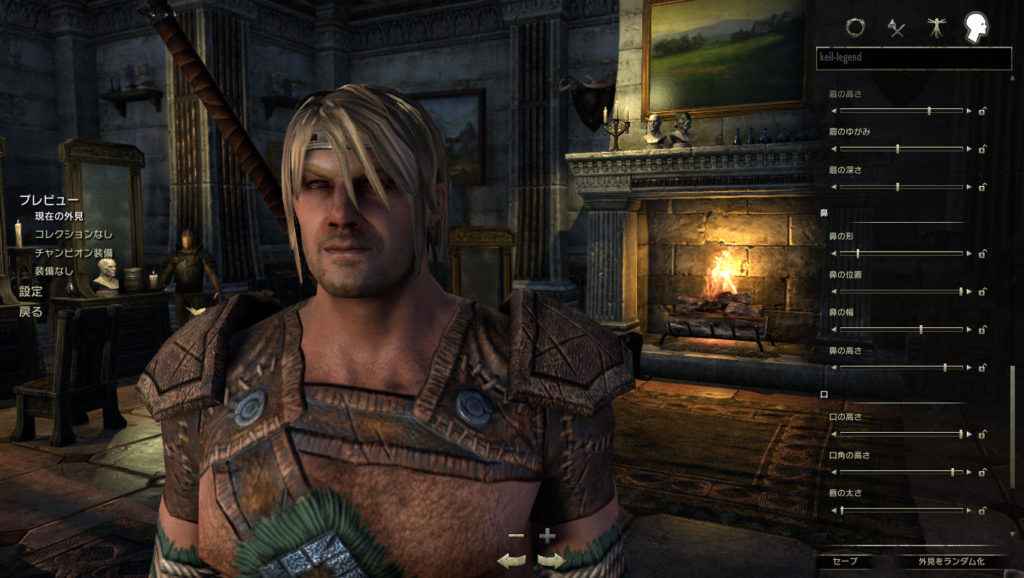Viewport: 1024px width, 578px height.
Task: Click the left arrow of 口の高さ slider
Action: pos(835,434)
